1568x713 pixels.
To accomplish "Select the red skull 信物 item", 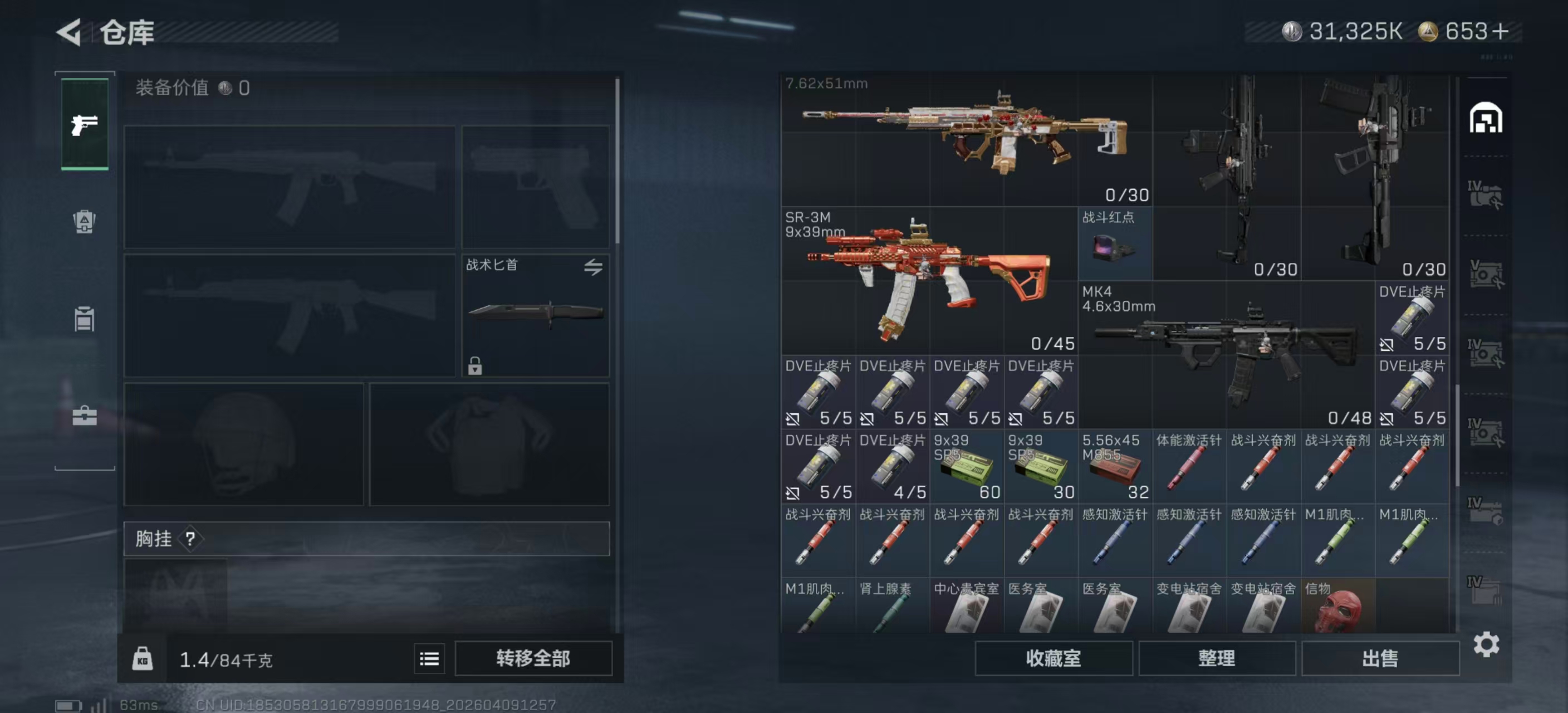I will [1337, 607].
